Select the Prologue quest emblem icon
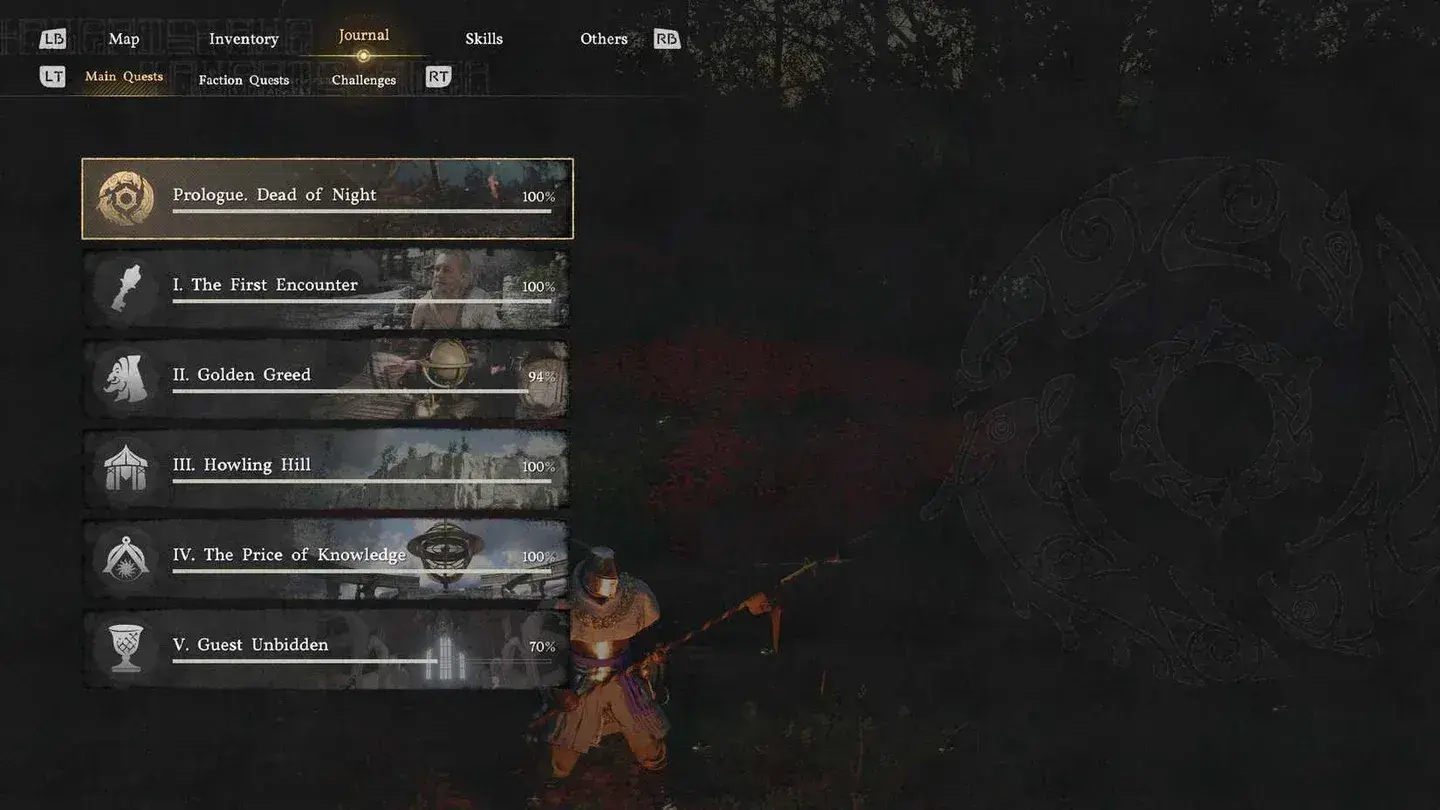 (x=124, y=196)
